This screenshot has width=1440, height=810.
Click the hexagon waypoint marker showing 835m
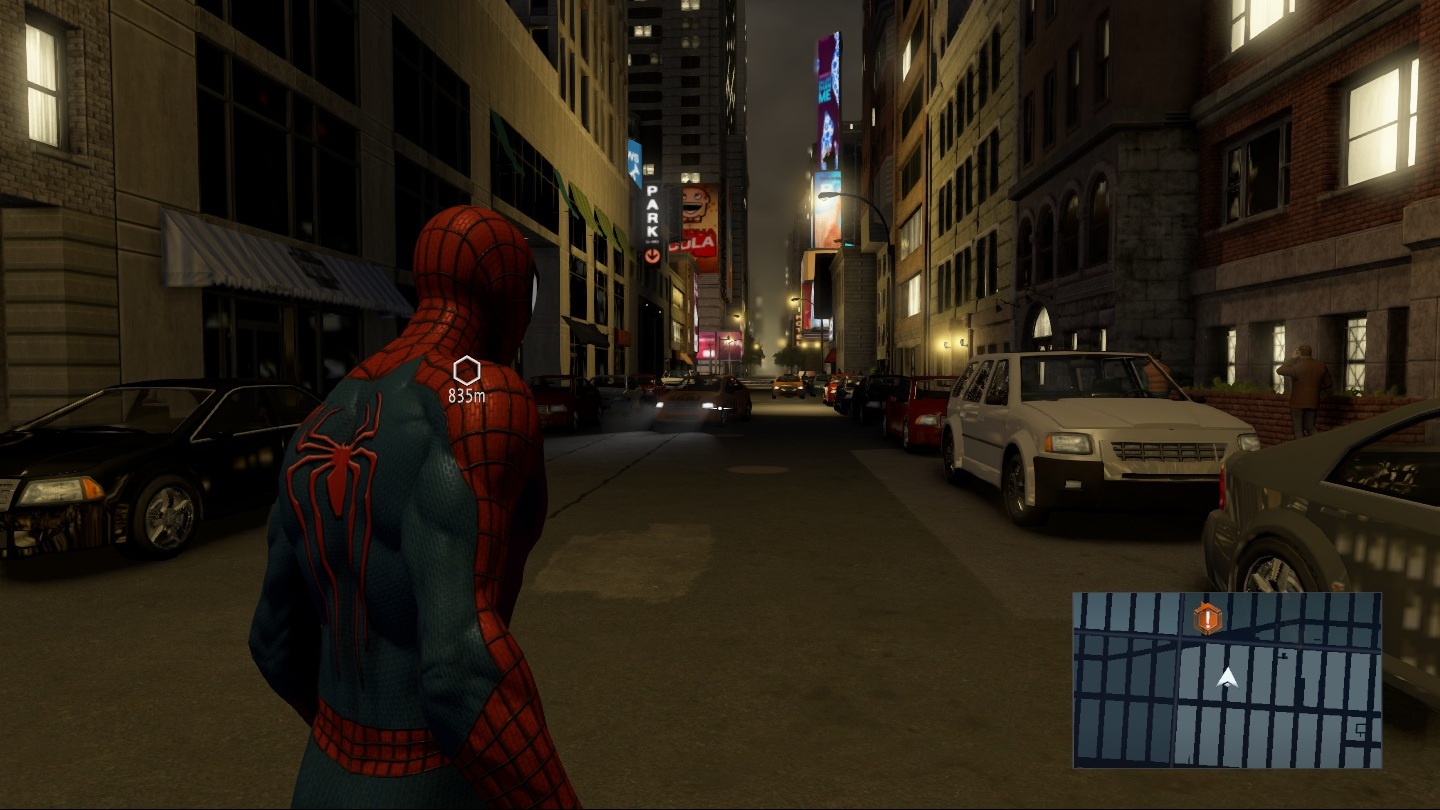click(x=466, y=371)
